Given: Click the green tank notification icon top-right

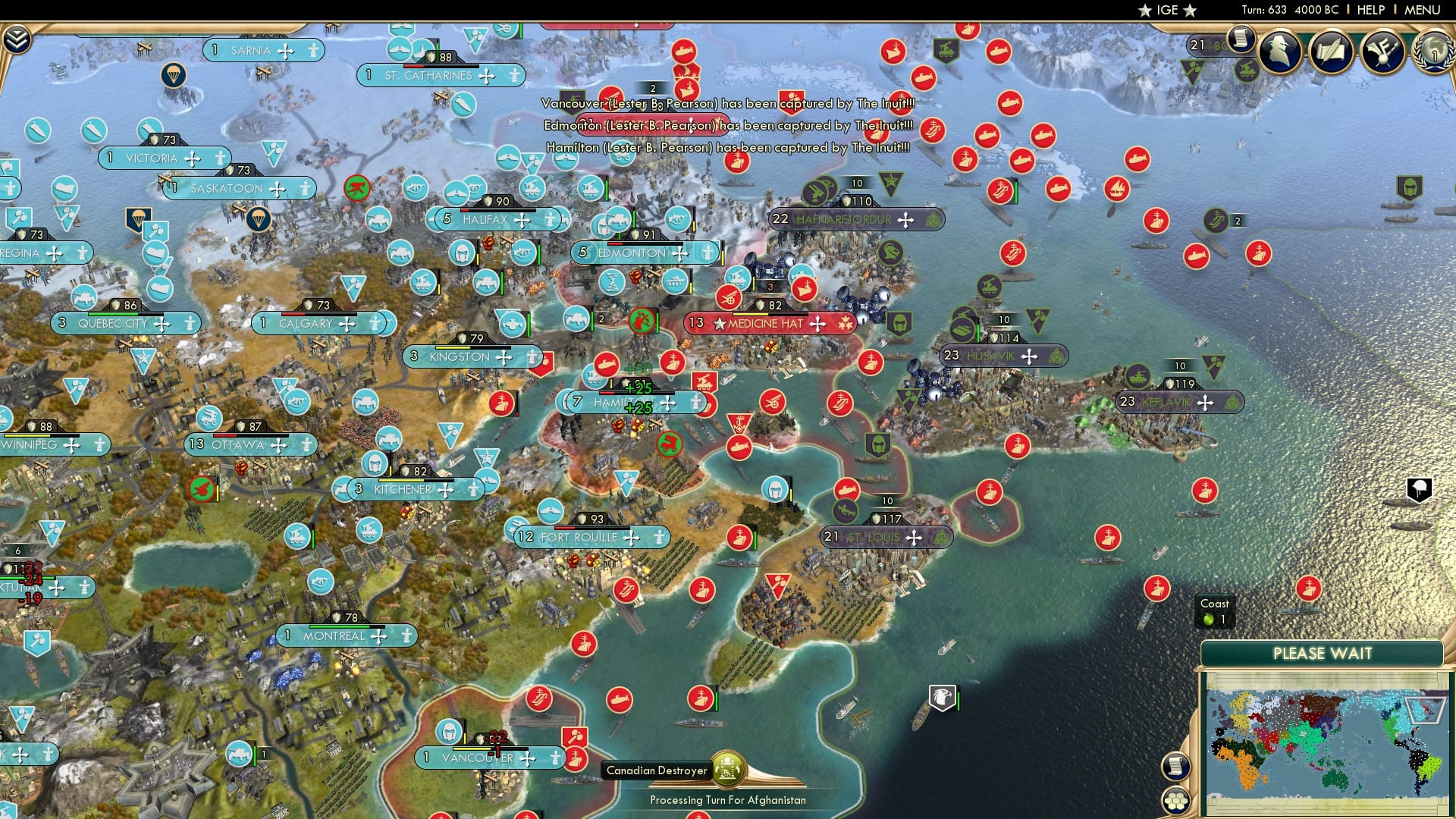Looking at the screenshot, I should (1247, 70).
